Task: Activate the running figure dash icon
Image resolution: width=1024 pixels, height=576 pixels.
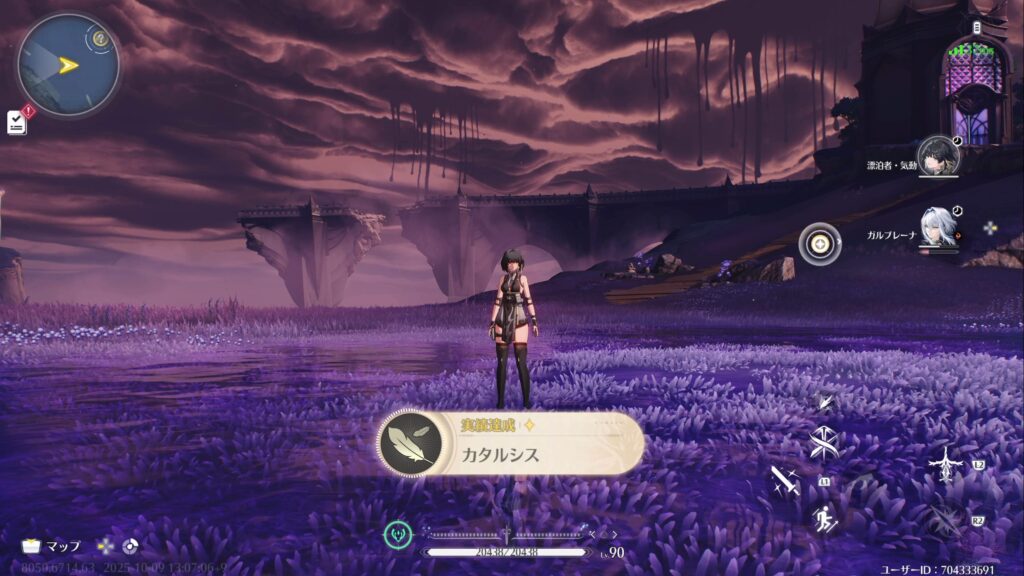Action: (x=826, y=518)
